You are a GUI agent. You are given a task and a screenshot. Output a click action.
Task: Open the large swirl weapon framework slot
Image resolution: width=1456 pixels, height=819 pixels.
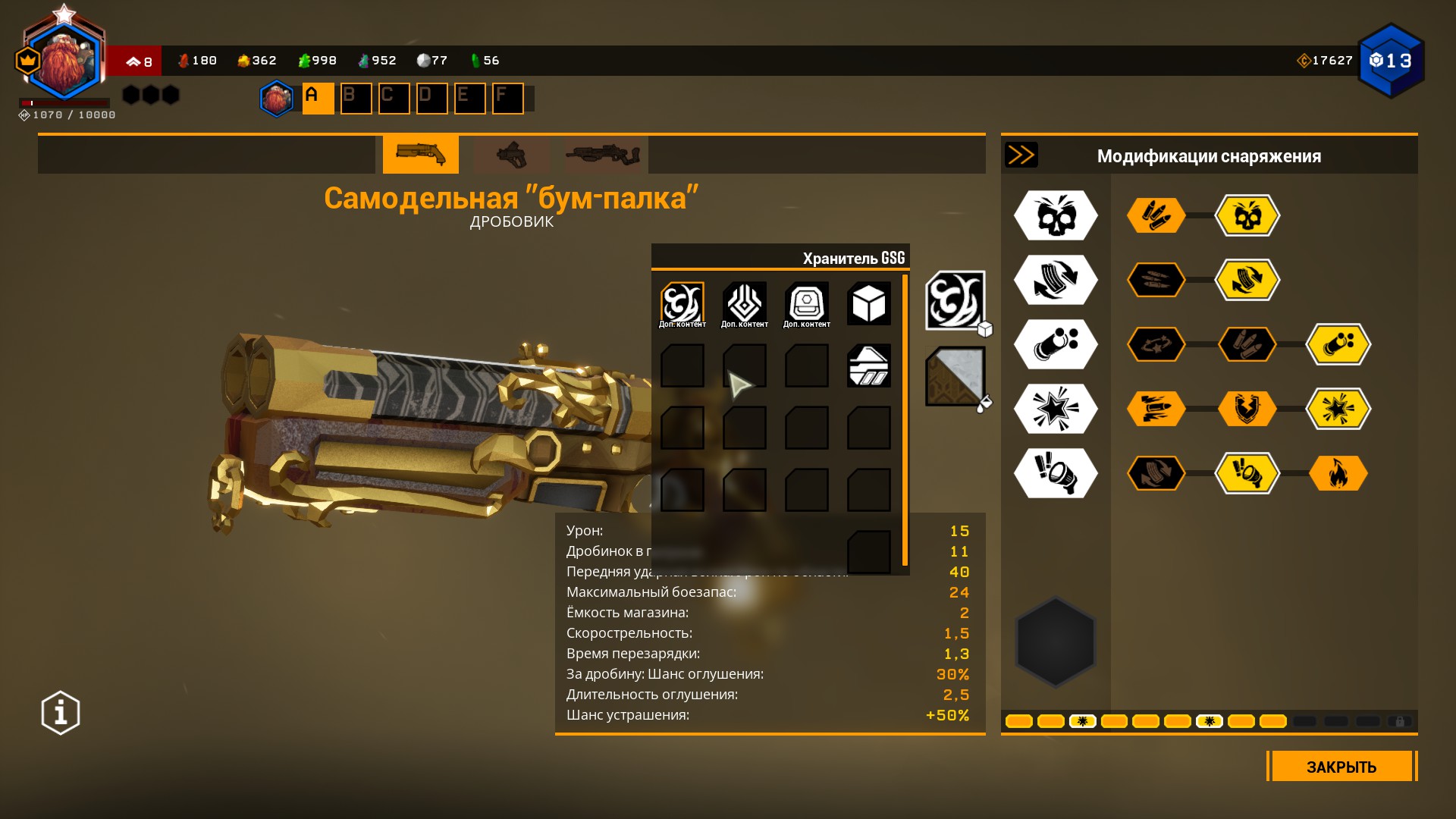click(955, 300)
